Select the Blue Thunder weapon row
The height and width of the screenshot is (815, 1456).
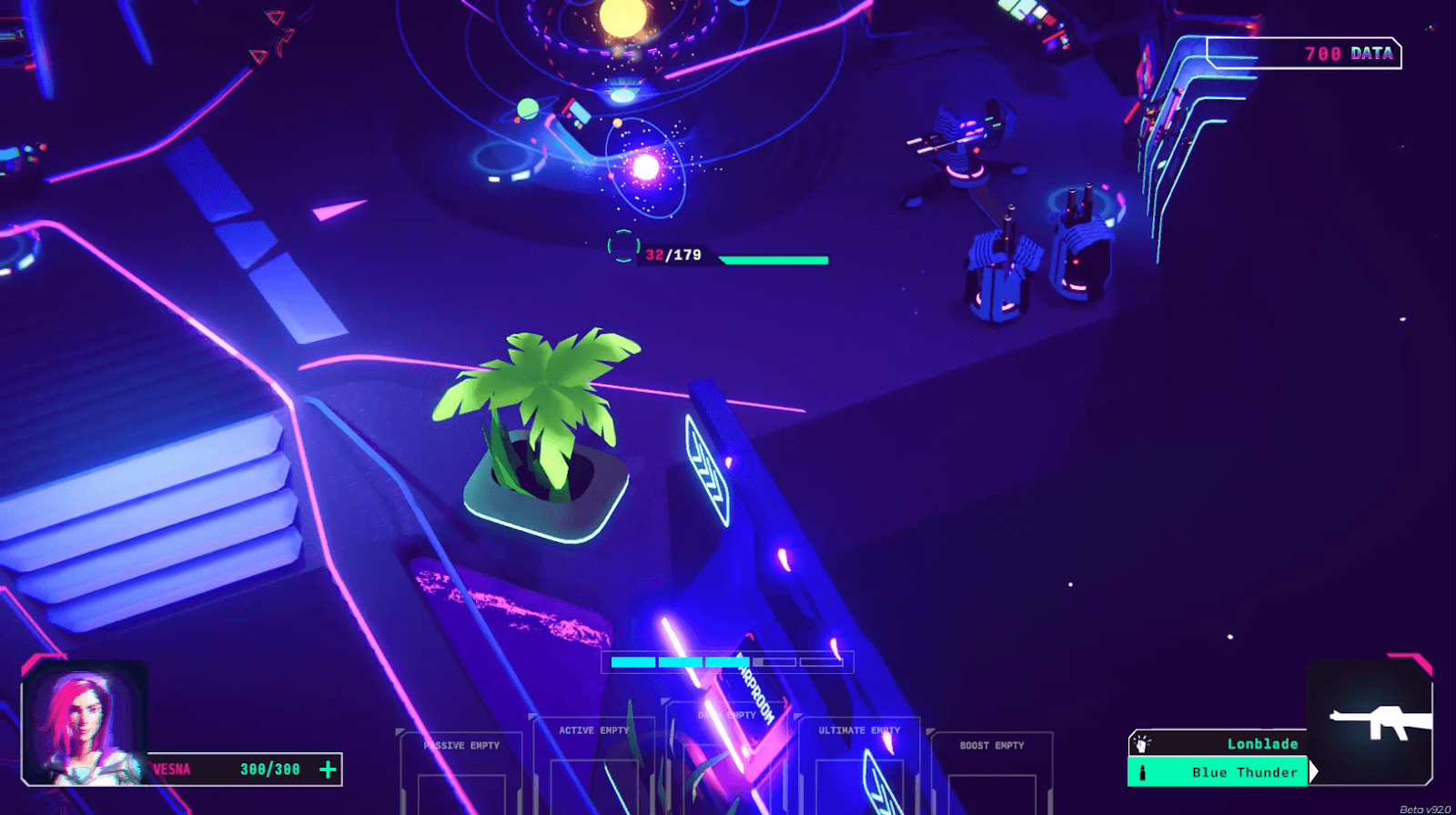point(1219,772)
